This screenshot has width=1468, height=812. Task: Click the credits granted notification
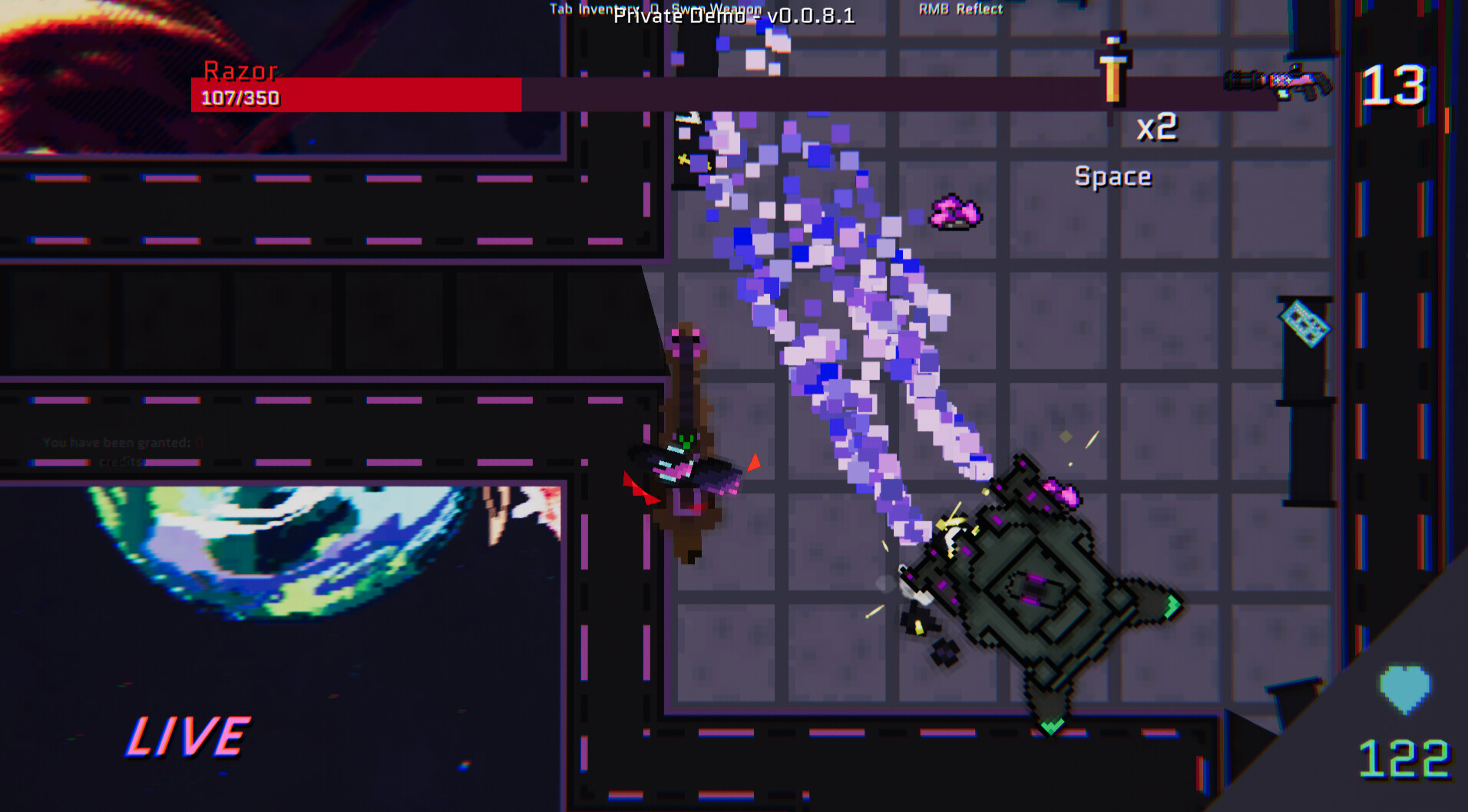pyautogui.click(x=123, y=451)
